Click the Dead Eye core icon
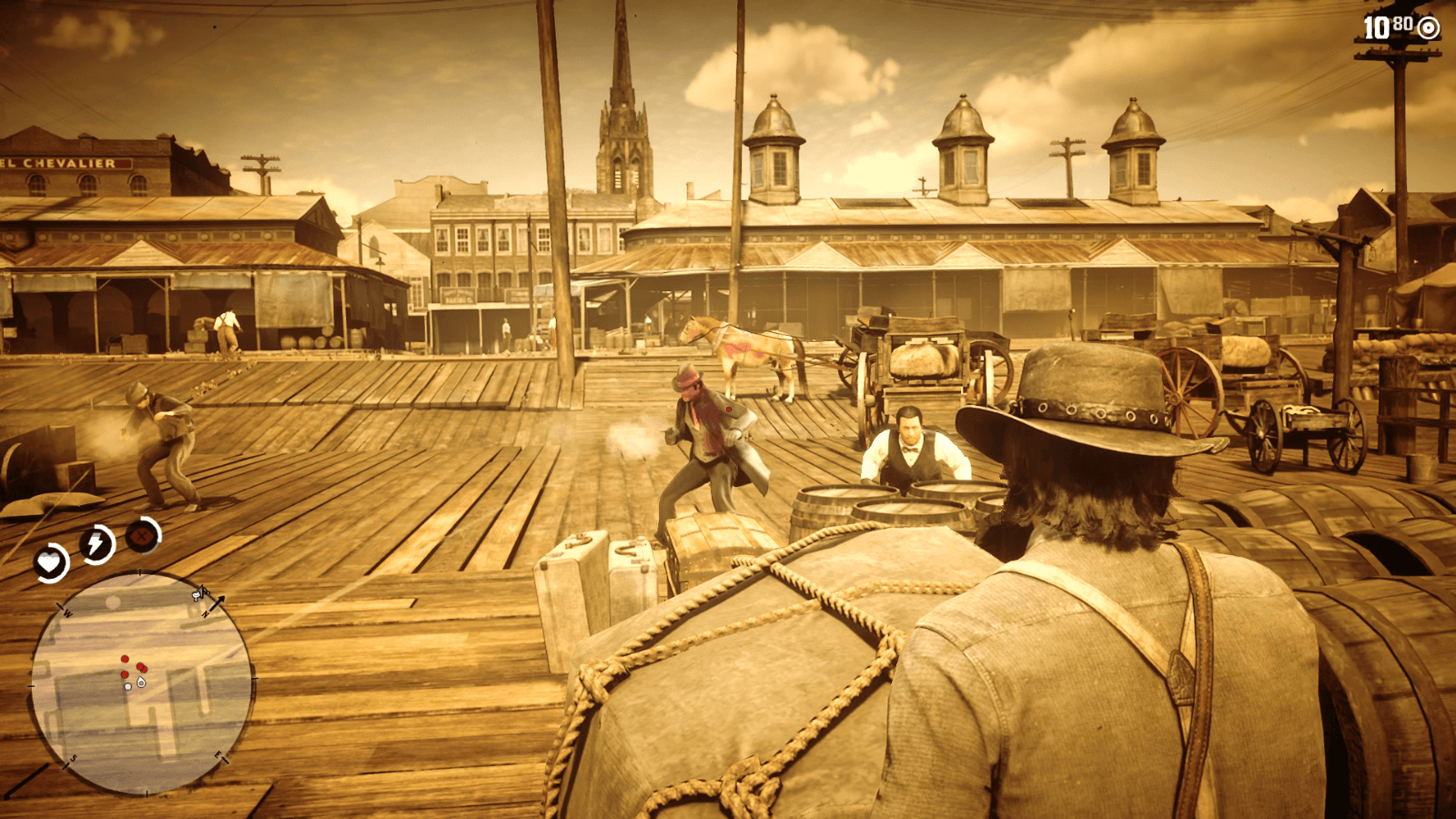Screen dimensions: 1456x819 pos(141,537)
